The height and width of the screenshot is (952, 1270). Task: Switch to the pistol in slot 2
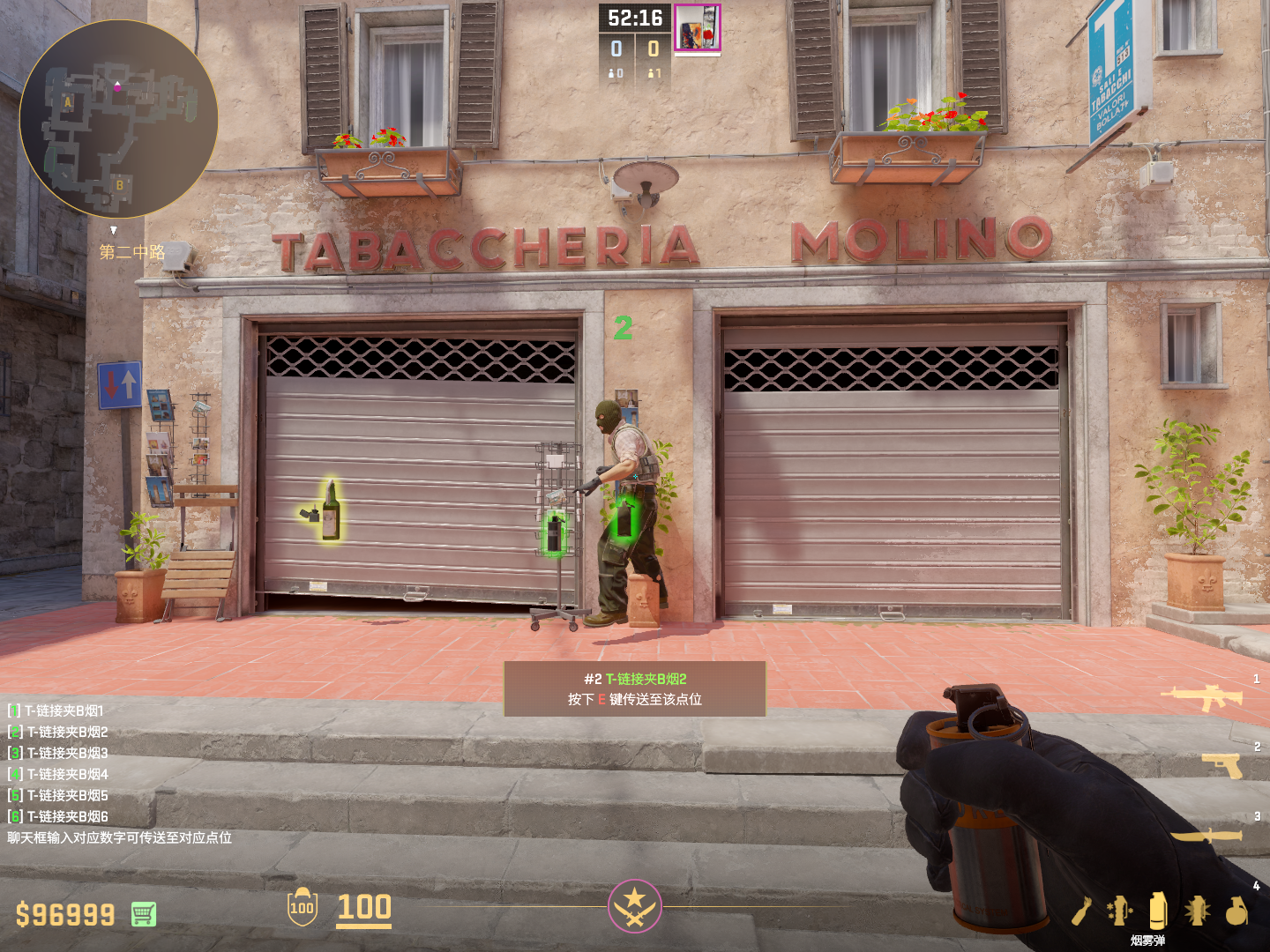[x=1223, y=764]
